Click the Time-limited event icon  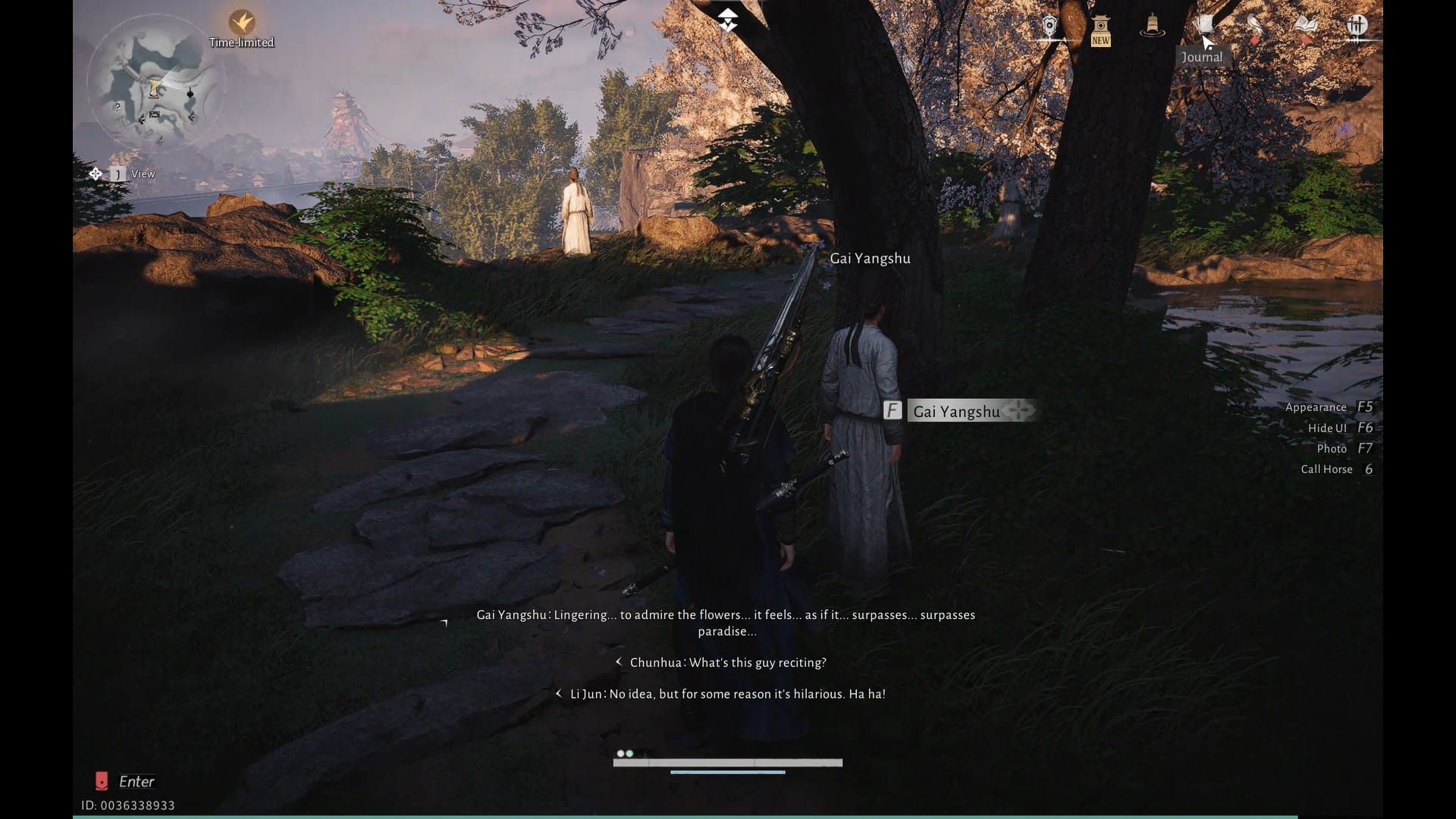[241, 23]
